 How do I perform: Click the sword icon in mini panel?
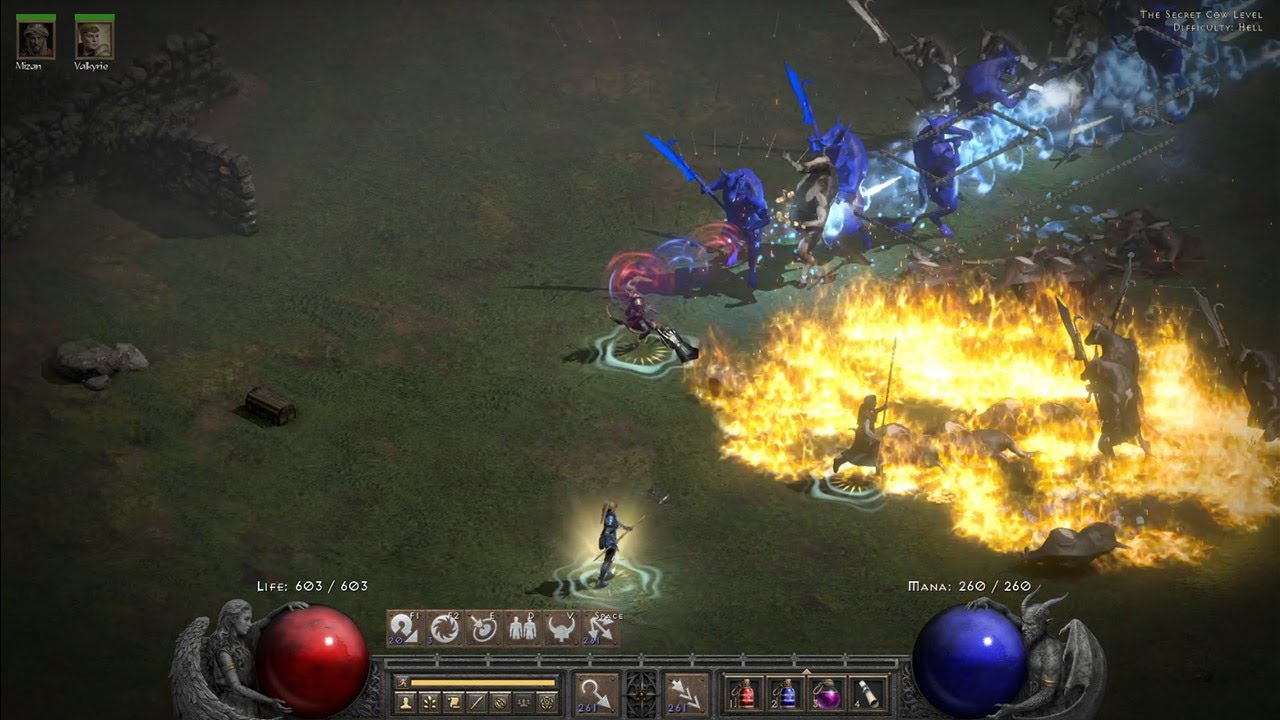click(x=478, y=703)
